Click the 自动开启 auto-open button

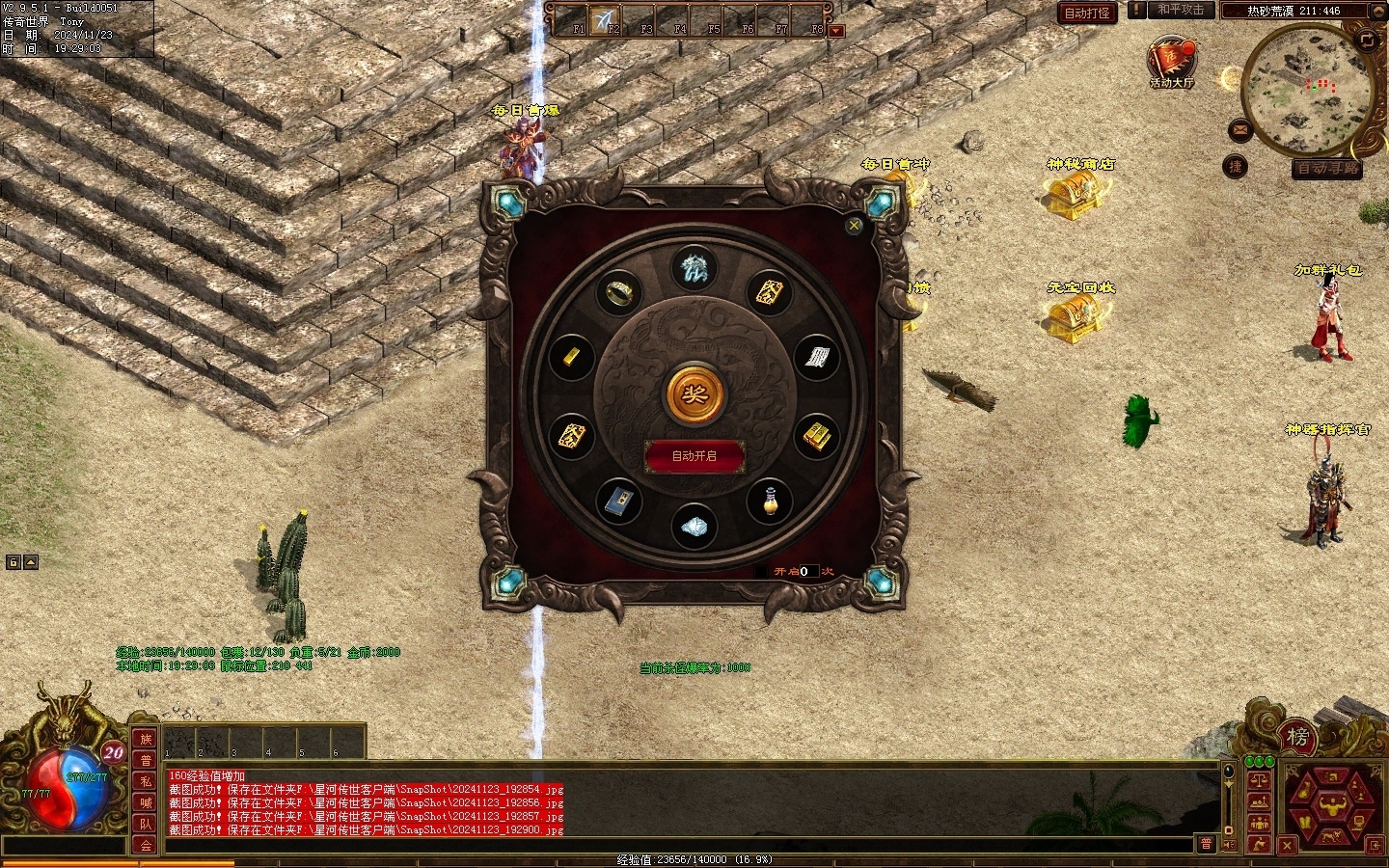[694, 456]
